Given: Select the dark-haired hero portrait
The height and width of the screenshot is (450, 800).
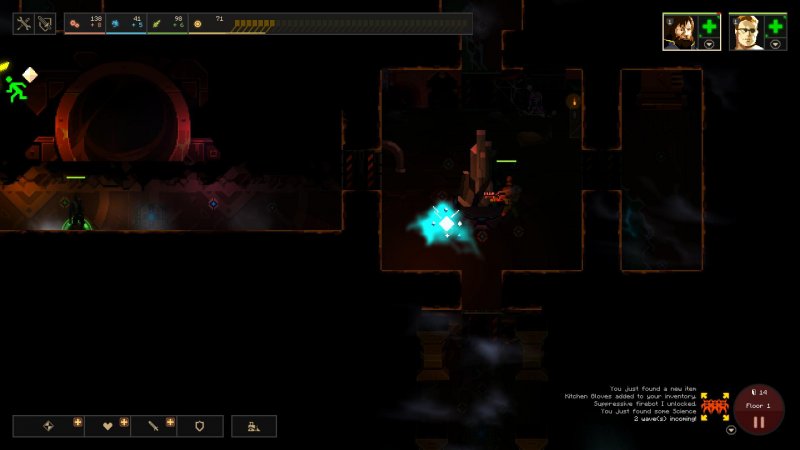Looking at the screenshot, I should [x=677, y=30].
